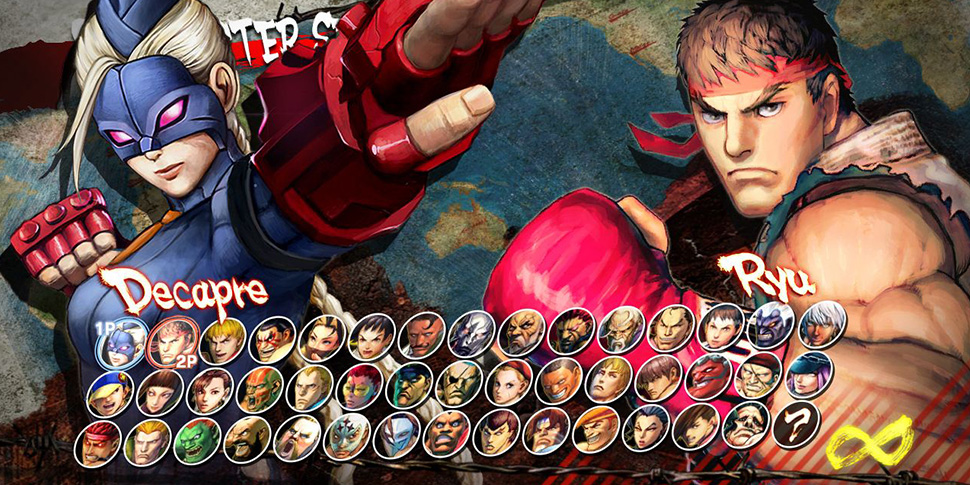Select white-haired Elena's portrait
The width and height of the screenshot is (970, 485).
(822, 324)
